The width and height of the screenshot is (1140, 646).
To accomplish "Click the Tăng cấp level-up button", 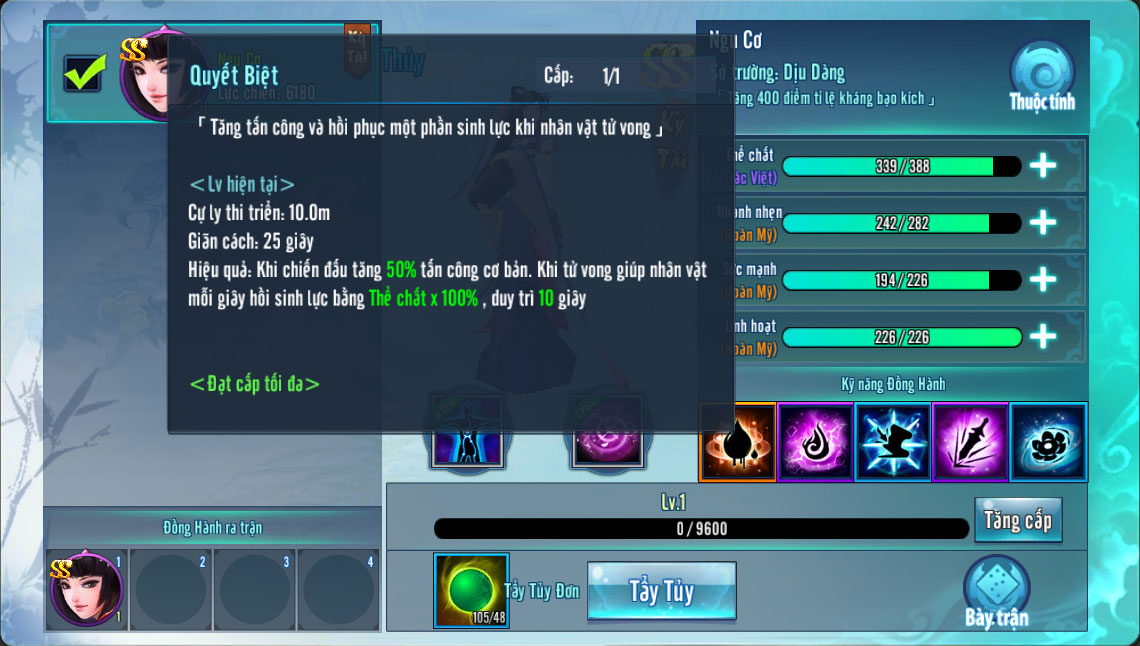I will [x=1017, y=520].
